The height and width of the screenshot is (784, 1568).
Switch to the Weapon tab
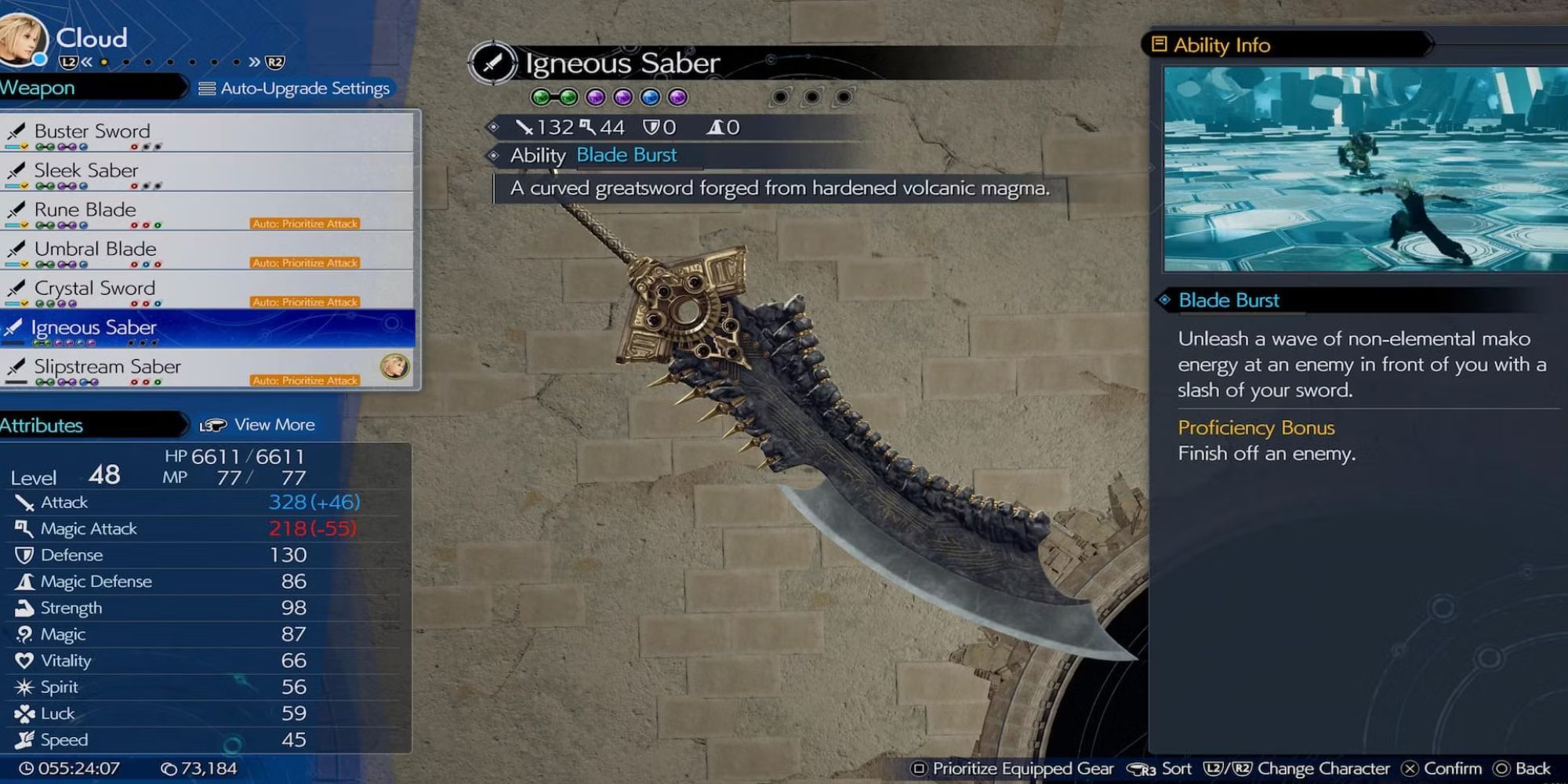(37, 88)
